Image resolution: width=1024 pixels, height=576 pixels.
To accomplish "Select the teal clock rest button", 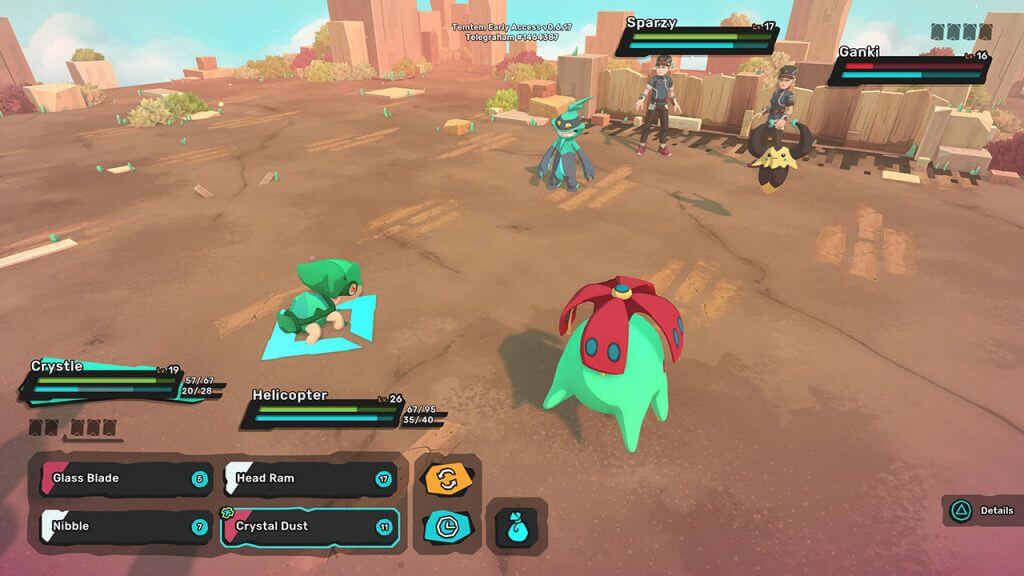I will click(x=447, y=526).
